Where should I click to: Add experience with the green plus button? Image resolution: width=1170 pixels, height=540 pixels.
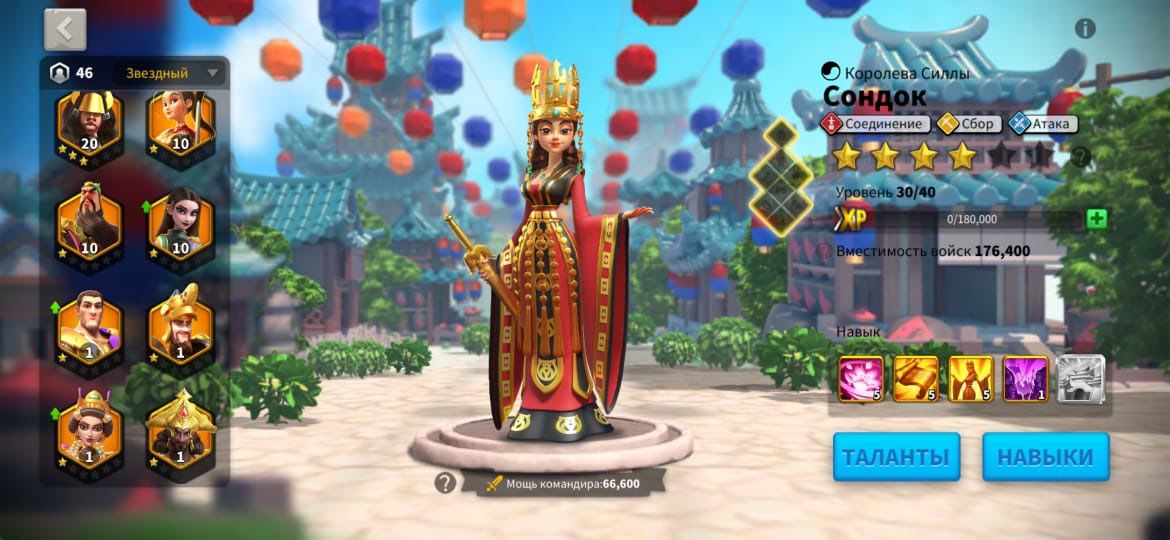point(1097,219)
